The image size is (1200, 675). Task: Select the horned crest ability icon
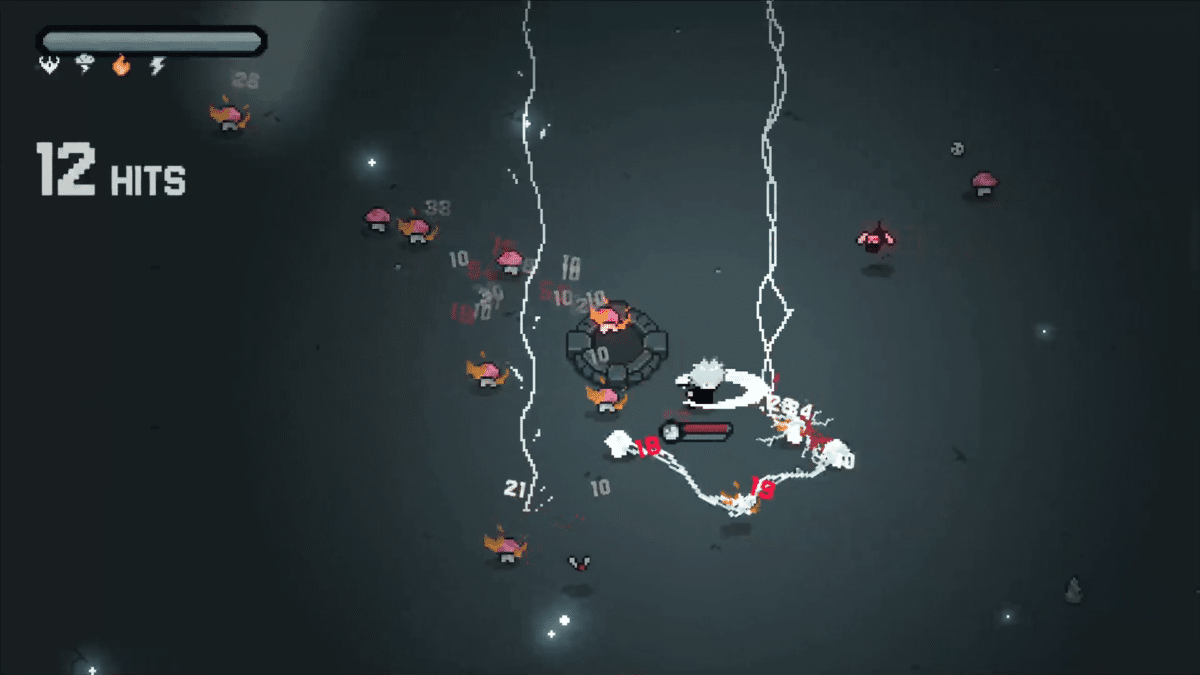(x=48, y=66)
